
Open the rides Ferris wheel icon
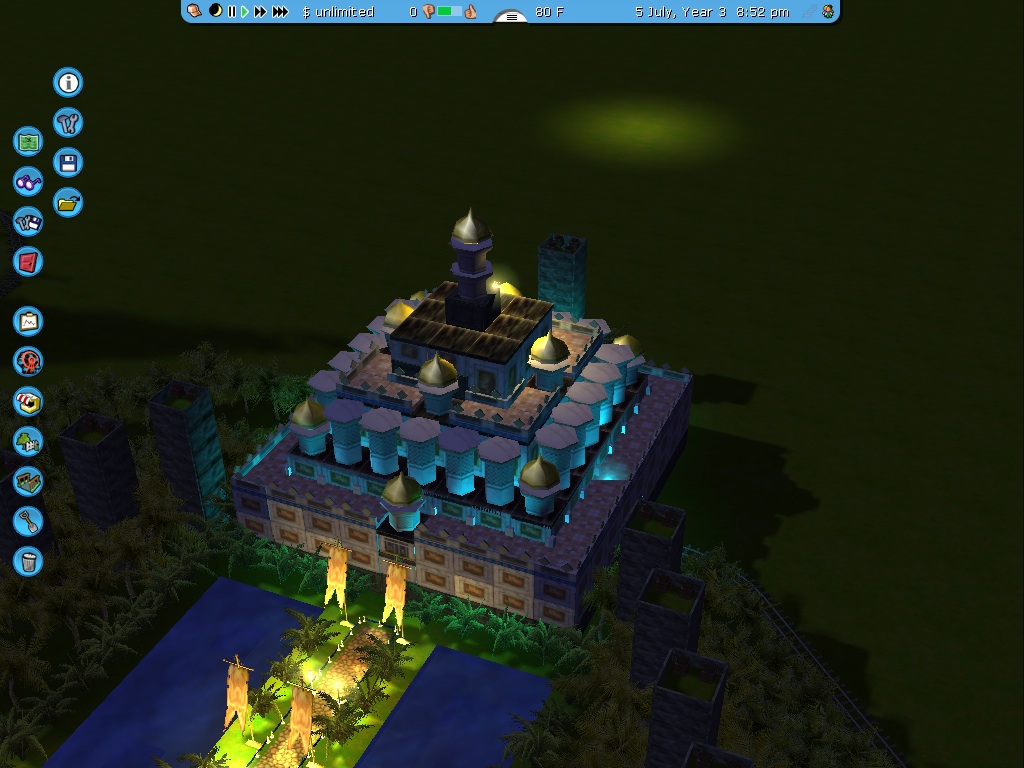[29, 361]
